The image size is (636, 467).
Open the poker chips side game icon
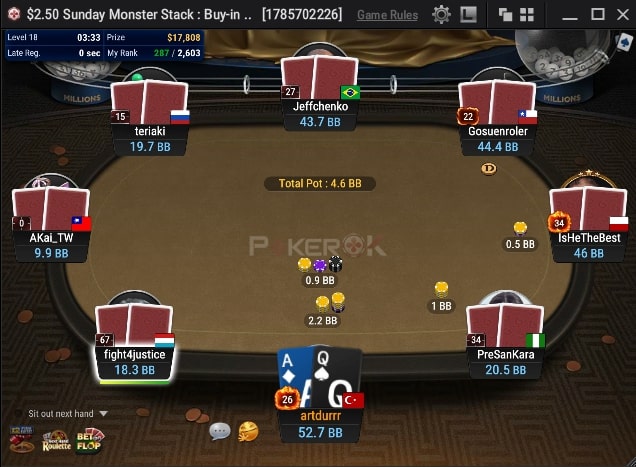point(21,439)
